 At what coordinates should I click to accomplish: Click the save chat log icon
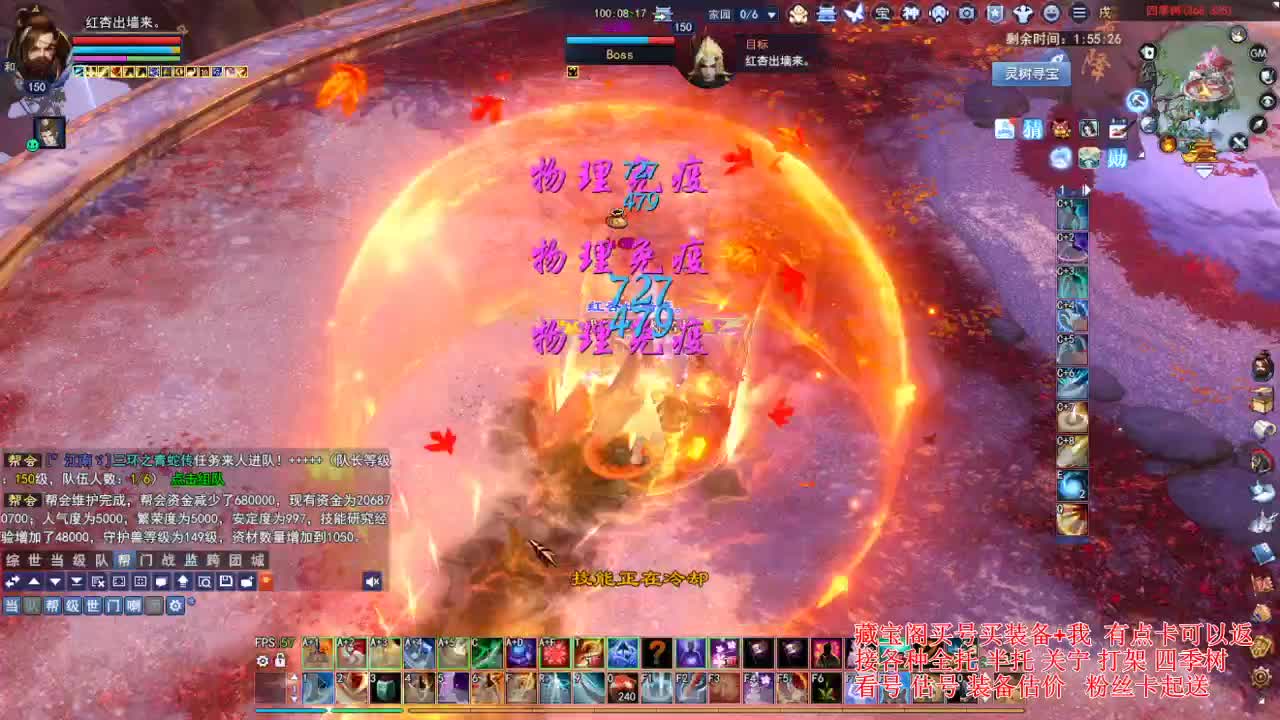[227, 582]
